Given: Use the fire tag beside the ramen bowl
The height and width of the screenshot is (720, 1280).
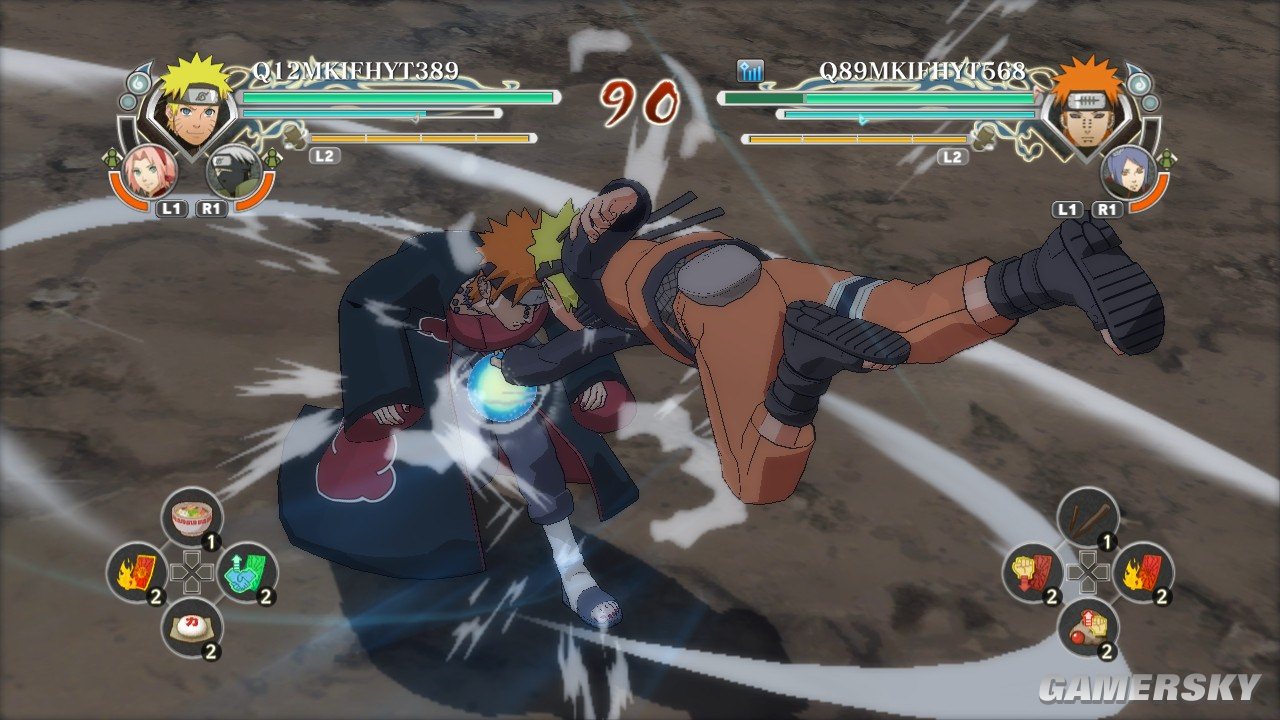Looking at the screenshot, I should point(137,572).
